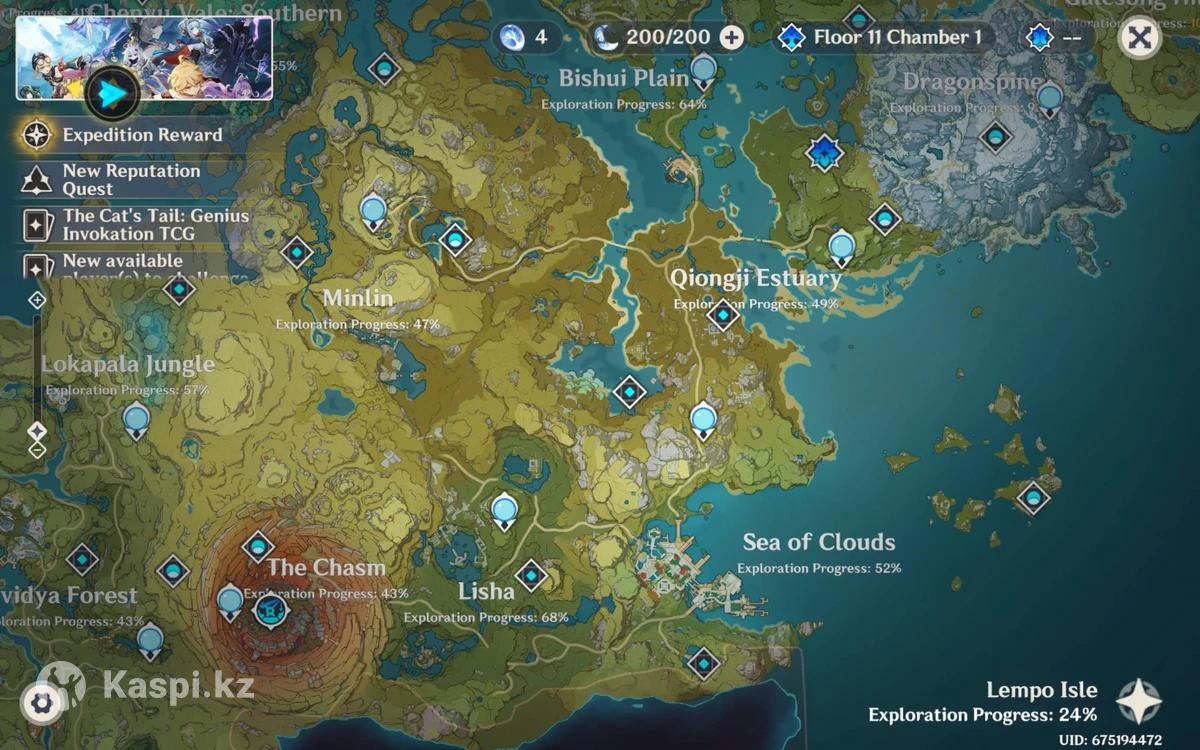Open map settings with the gear icon
Screen dimensions: 1200x750
pos(41,703)
